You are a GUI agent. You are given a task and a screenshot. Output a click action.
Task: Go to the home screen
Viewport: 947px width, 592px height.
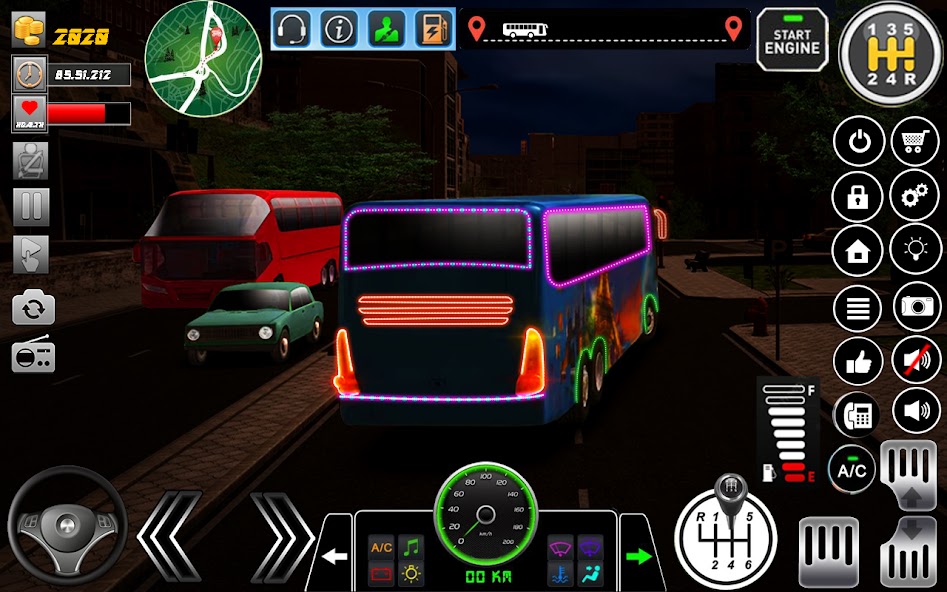point(858,250)
